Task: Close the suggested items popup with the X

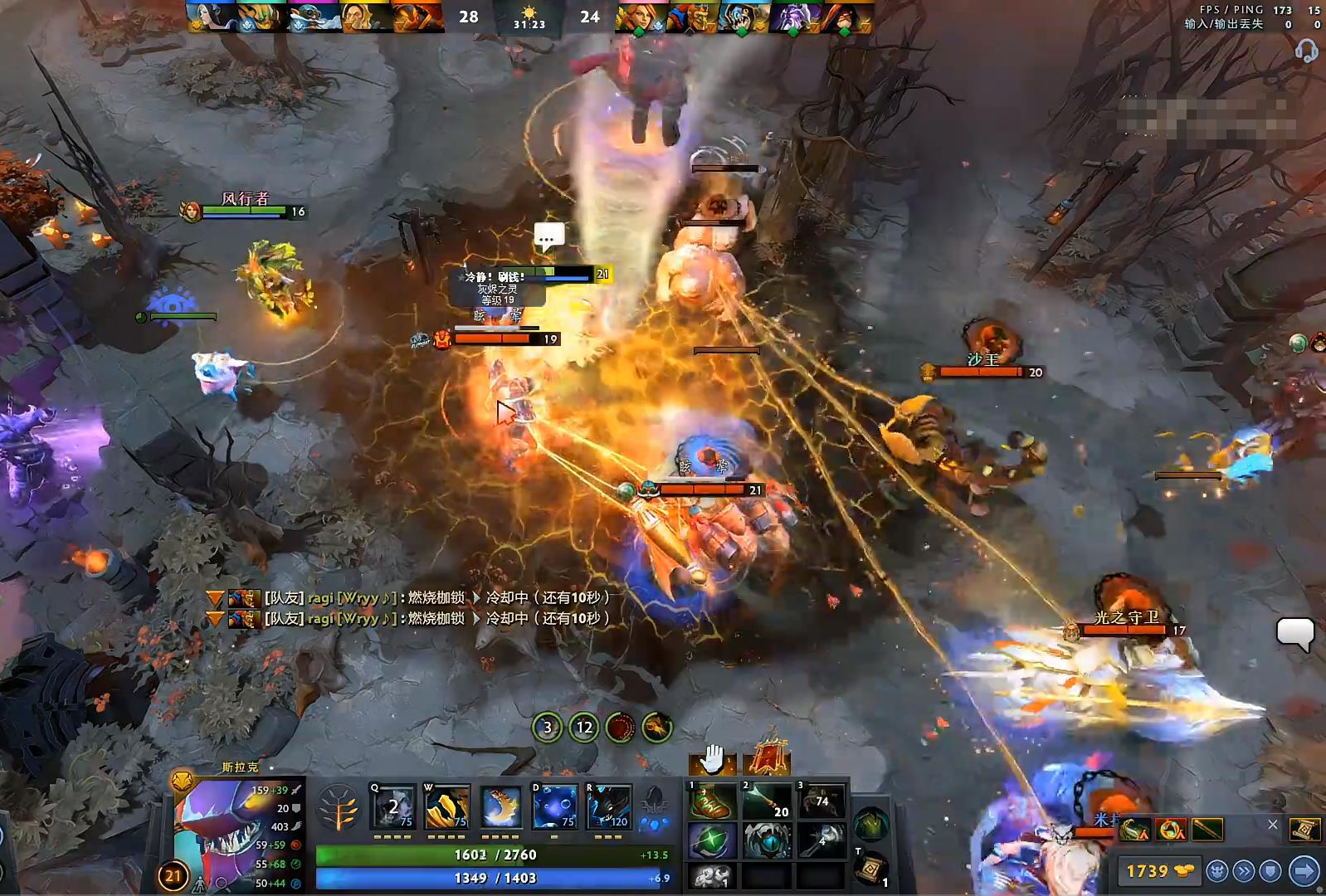Action: 1273,825
